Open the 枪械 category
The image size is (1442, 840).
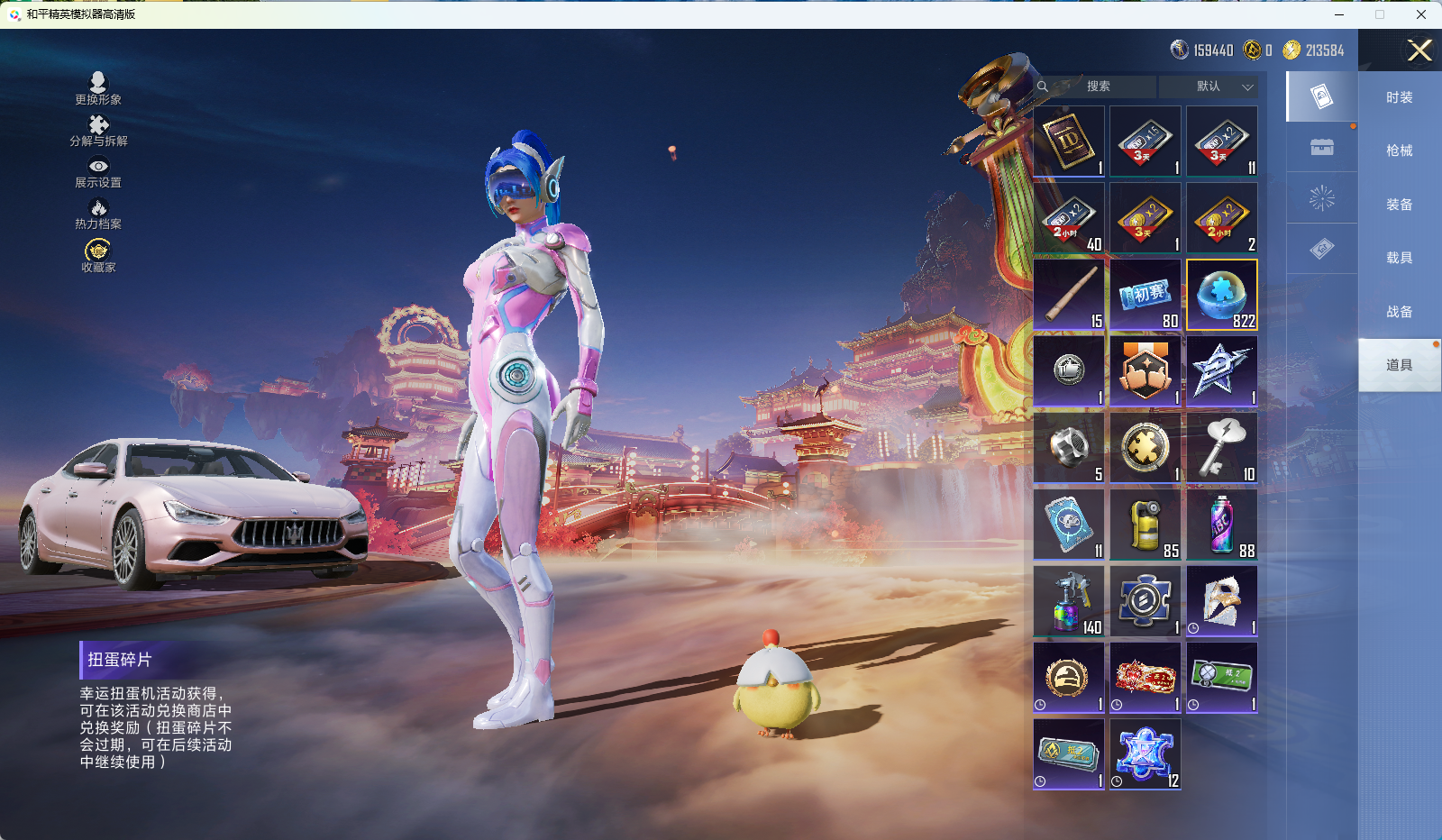1399,151
